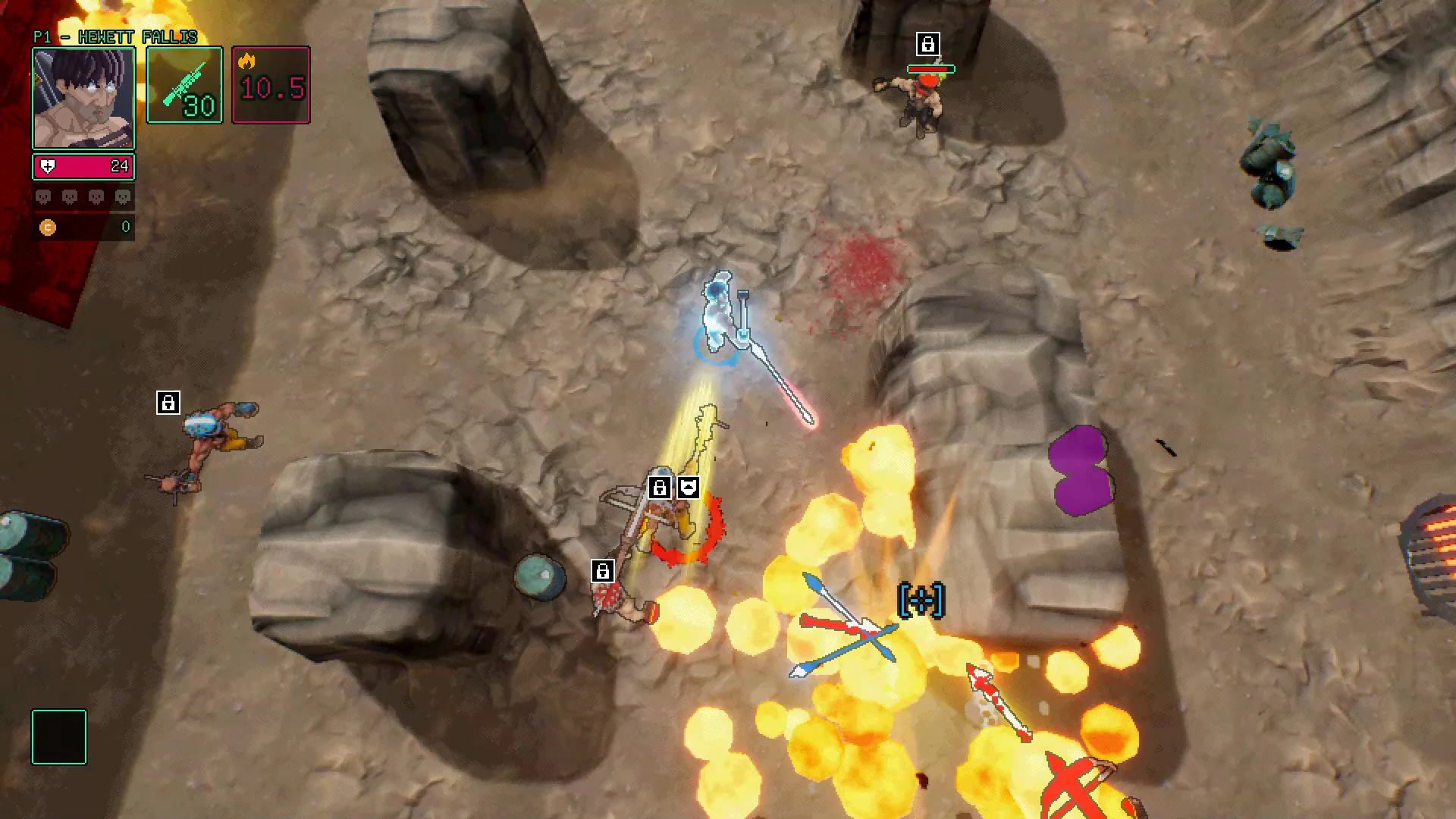Screen dimensions: 1456x819
Task: Select the sniper rifle ammo icon showing 30
Action: click(x=184, y=85)
